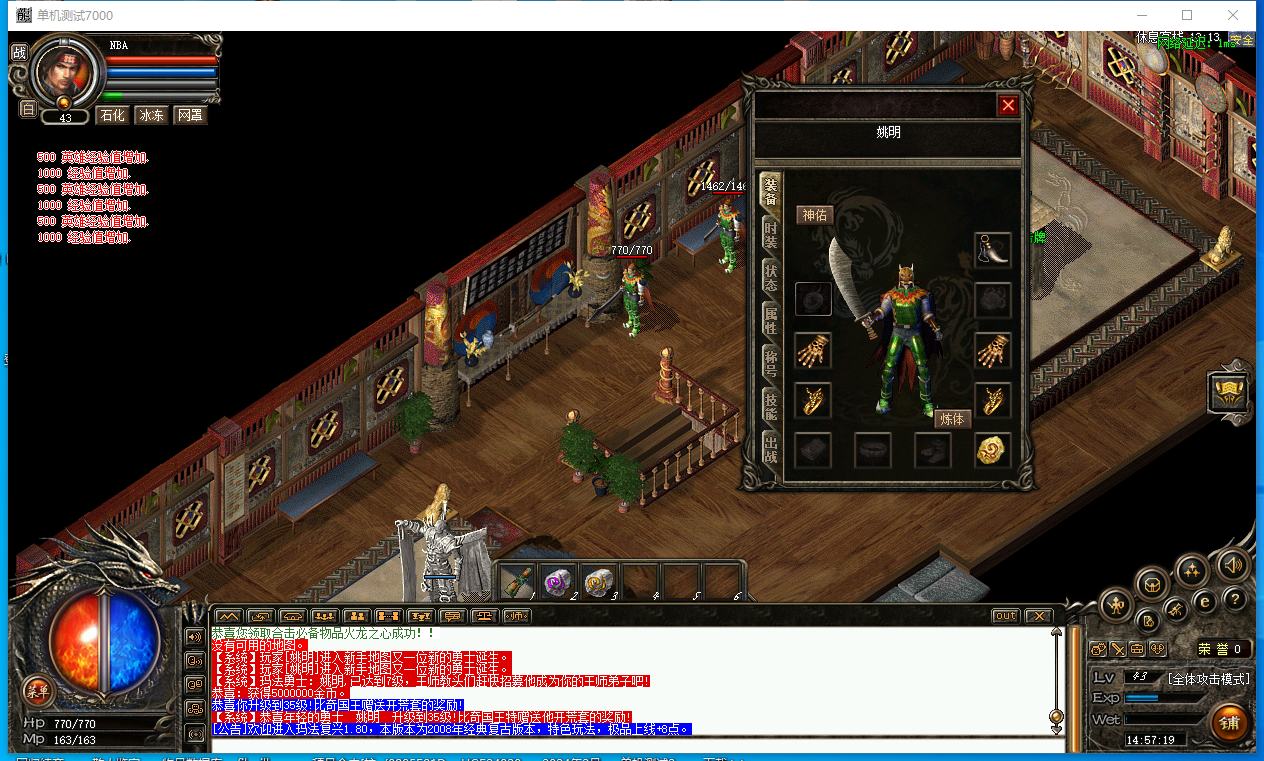
Task: Use the scroll item in hotbar slot 1
Action: 518,580
